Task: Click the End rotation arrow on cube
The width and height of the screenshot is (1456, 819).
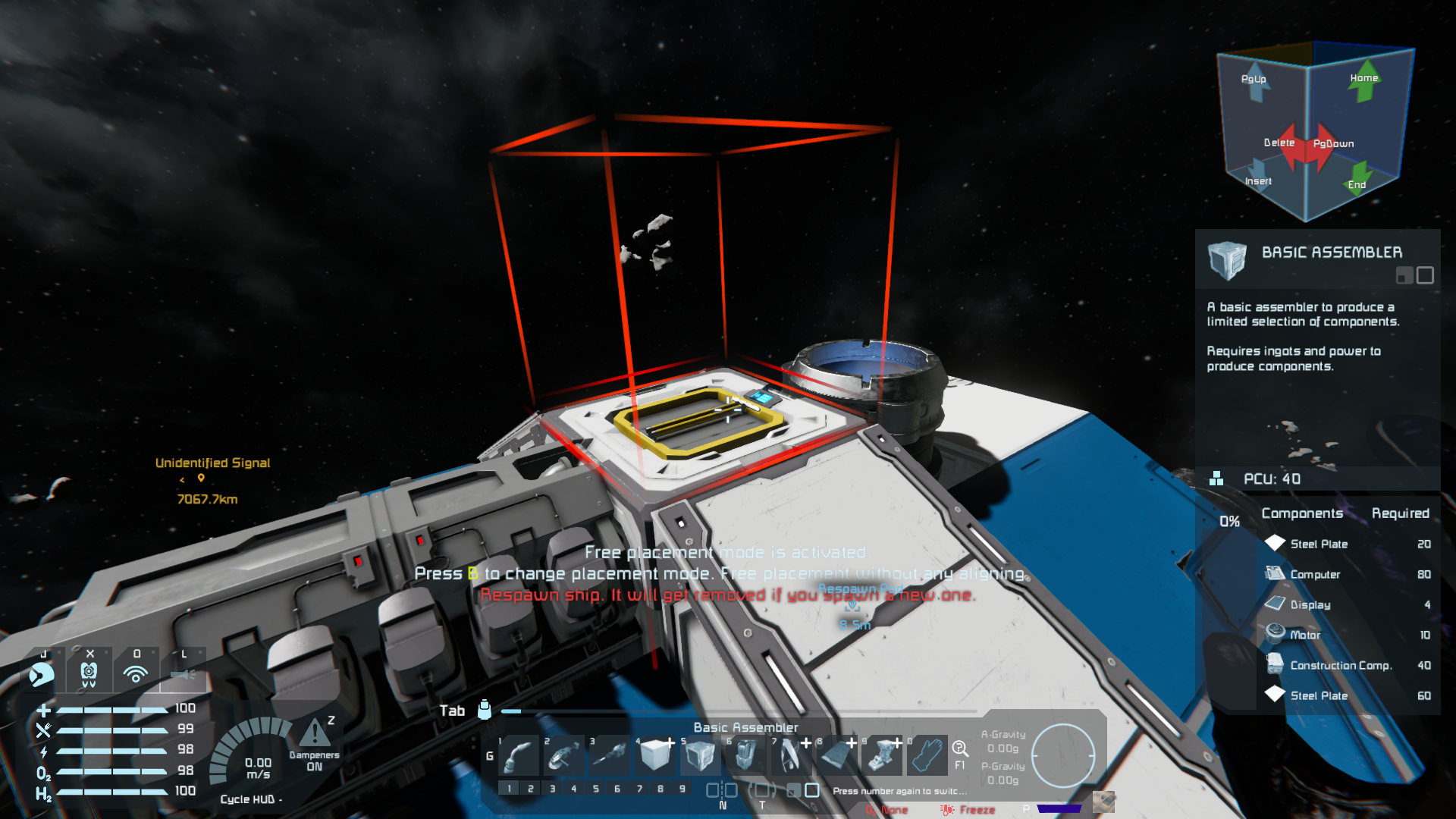Action: [1358, 177]
